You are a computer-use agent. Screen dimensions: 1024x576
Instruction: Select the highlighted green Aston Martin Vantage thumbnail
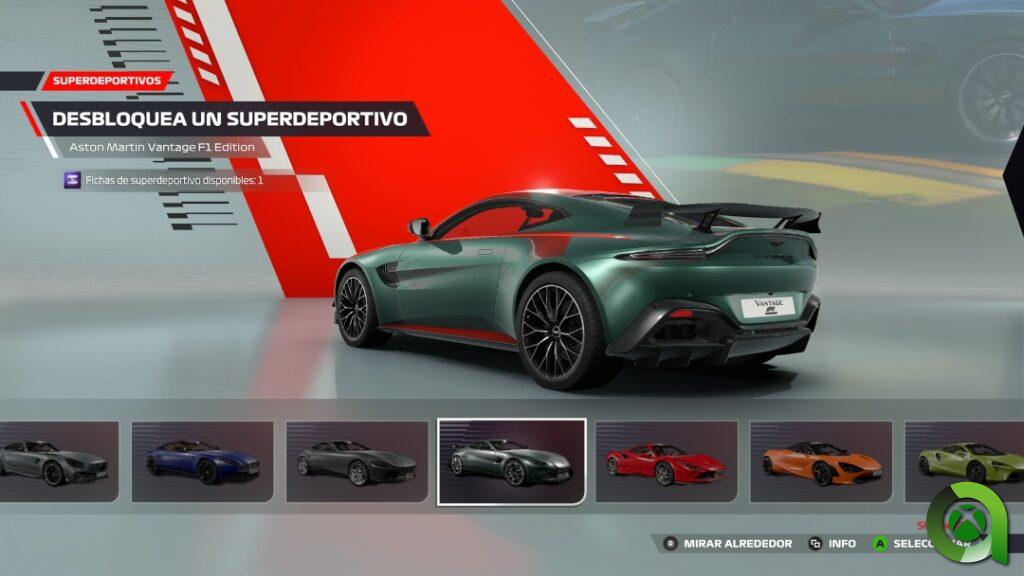[512, 462]
